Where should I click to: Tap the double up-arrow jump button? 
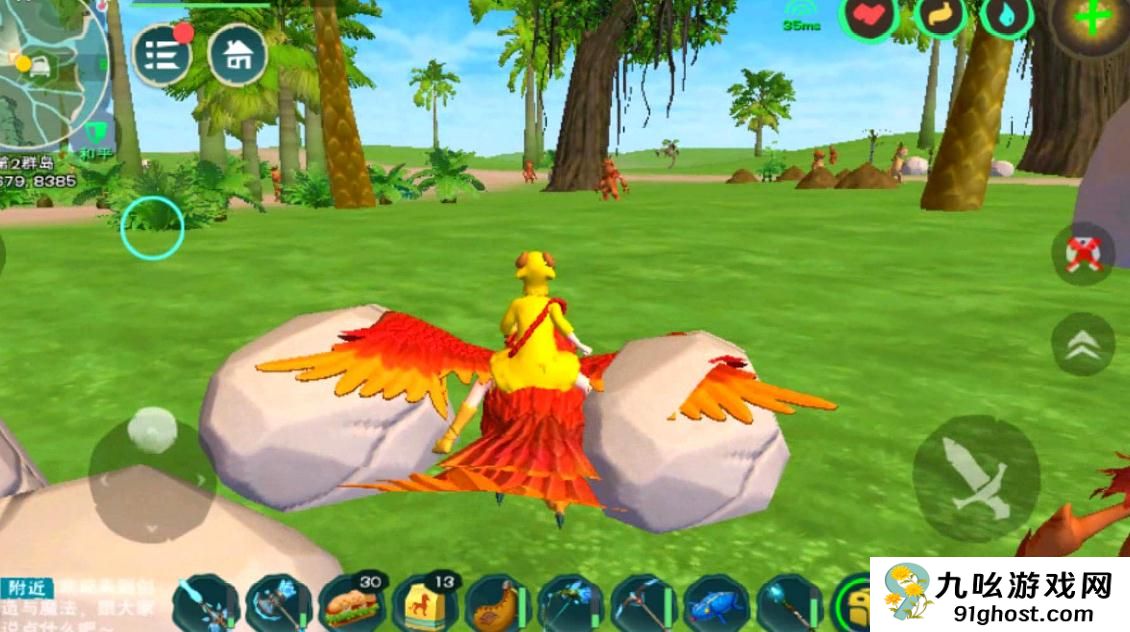click(x=1083, y=344)
